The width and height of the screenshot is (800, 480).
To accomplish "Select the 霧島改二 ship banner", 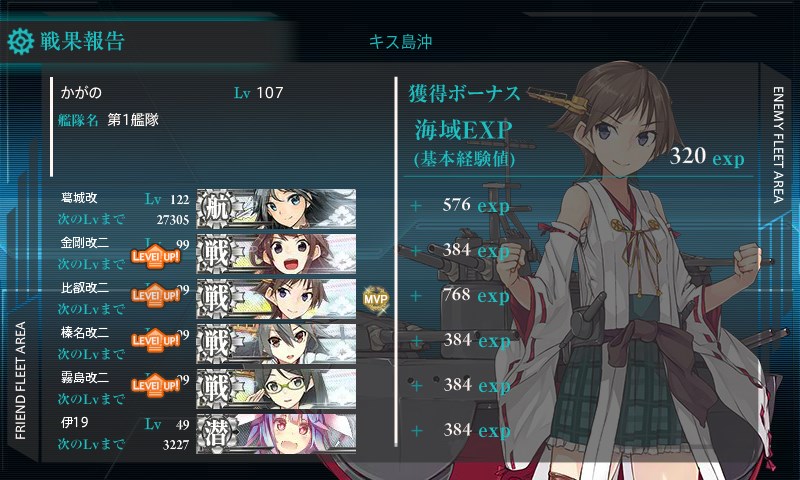I will 276,386.
